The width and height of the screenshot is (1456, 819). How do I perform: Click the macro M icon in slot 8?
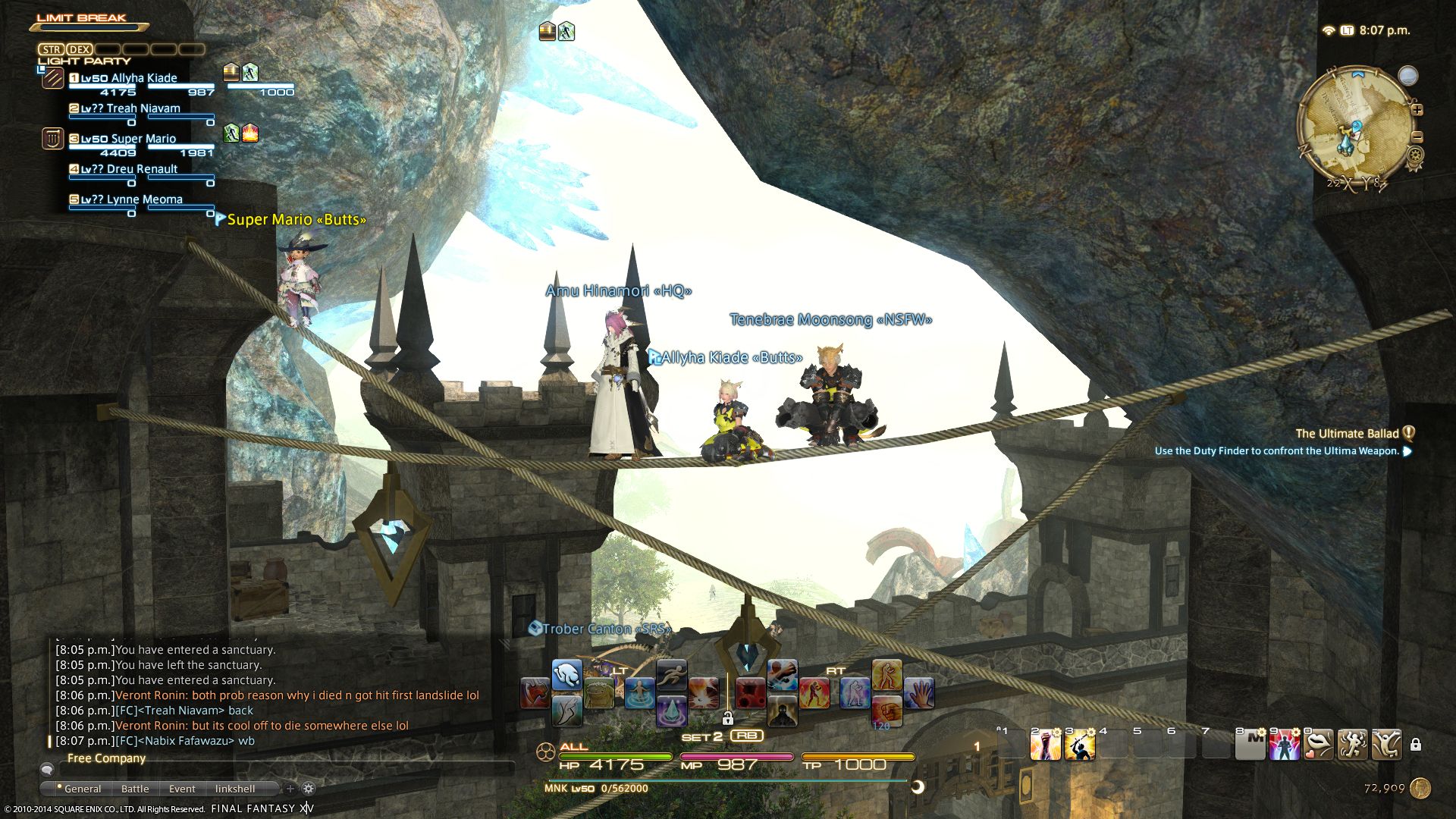[1250, 745]
